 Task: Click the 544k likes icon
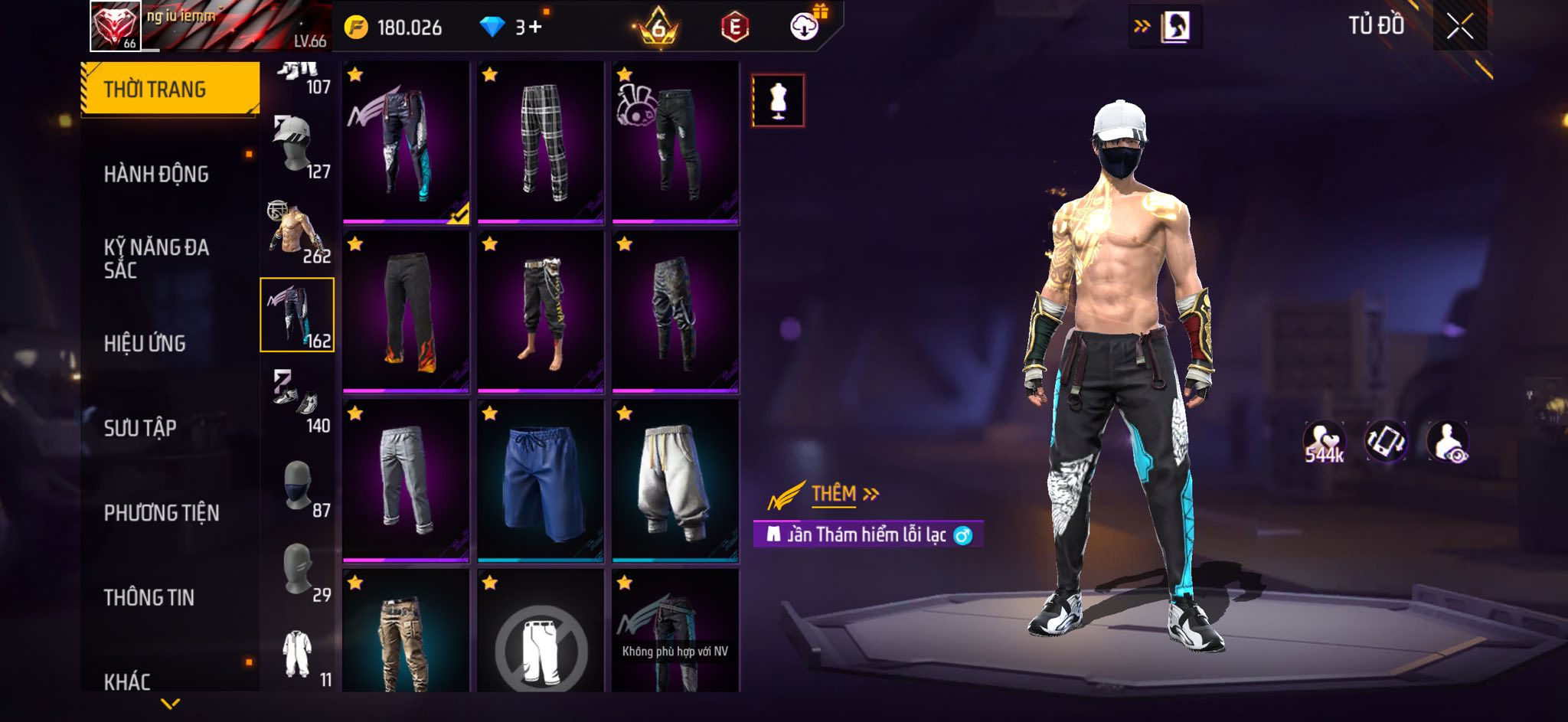tap(1324, 443)
